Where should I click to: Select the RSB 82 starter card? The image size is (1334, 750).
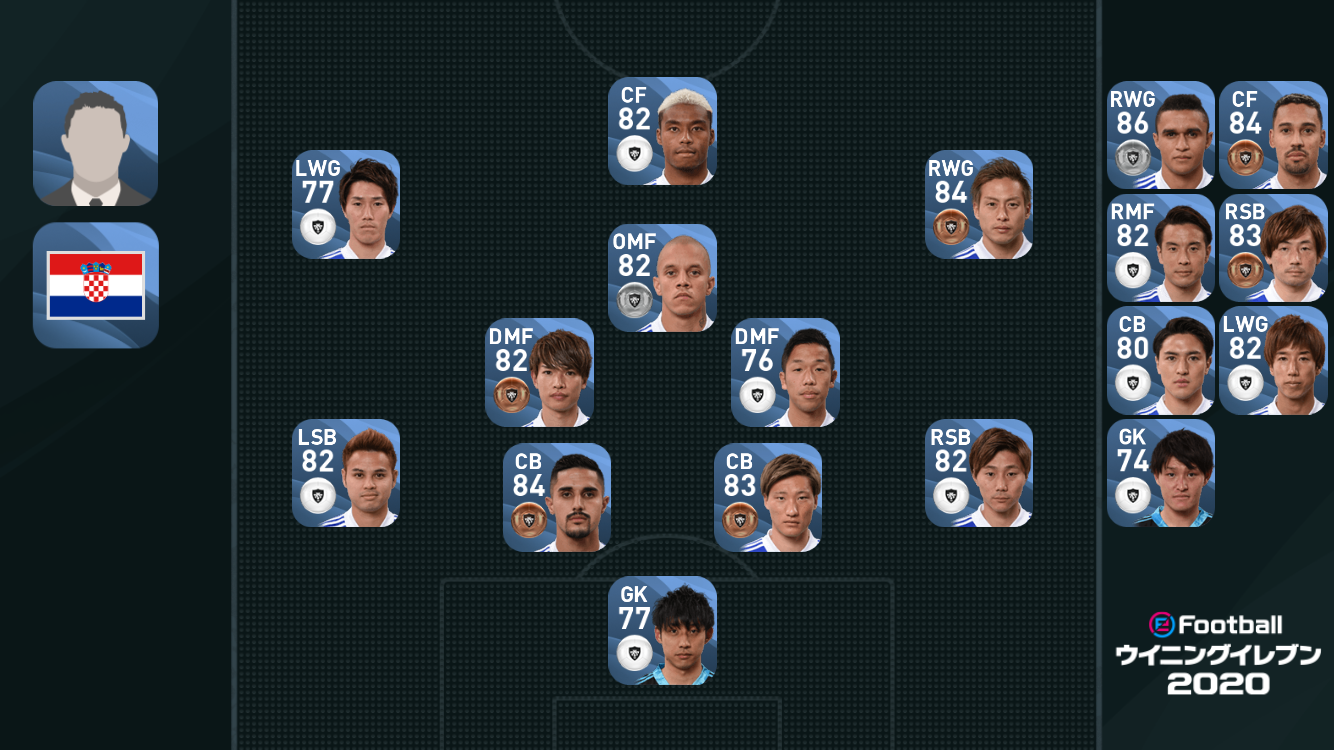(979, 473)
